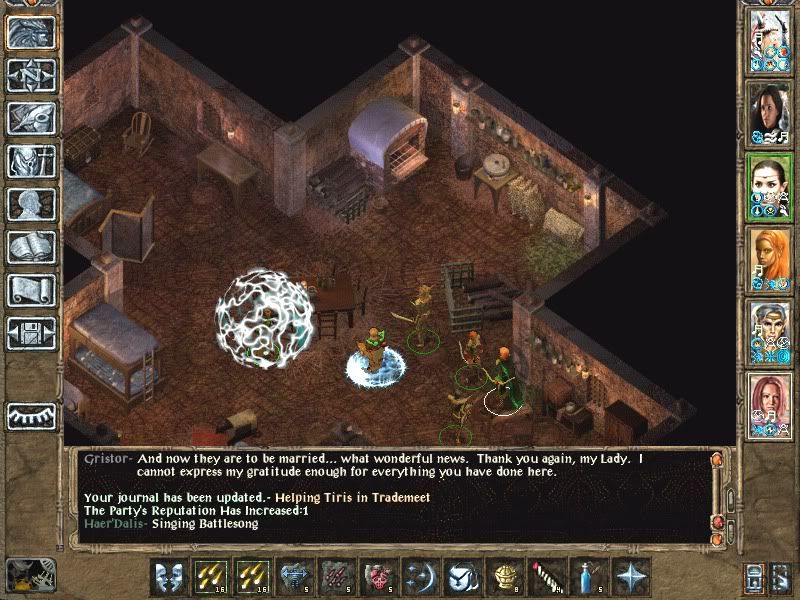Open the area map with compass icon

[x=31, y=76]
